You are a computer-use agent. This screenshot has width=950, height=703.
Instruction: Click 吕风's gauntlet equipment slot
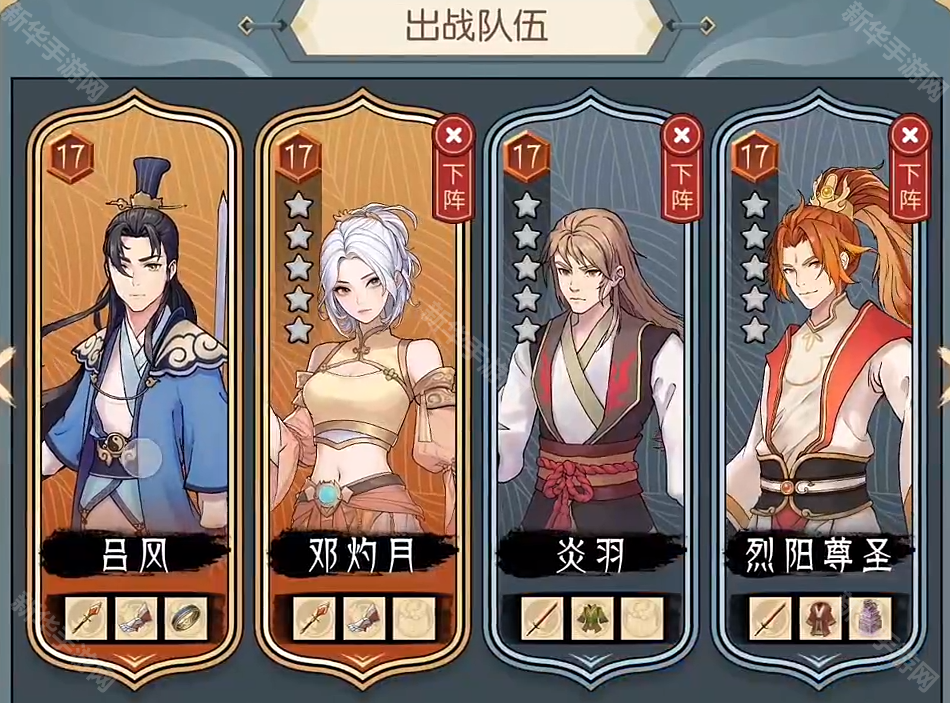(136, 619)
